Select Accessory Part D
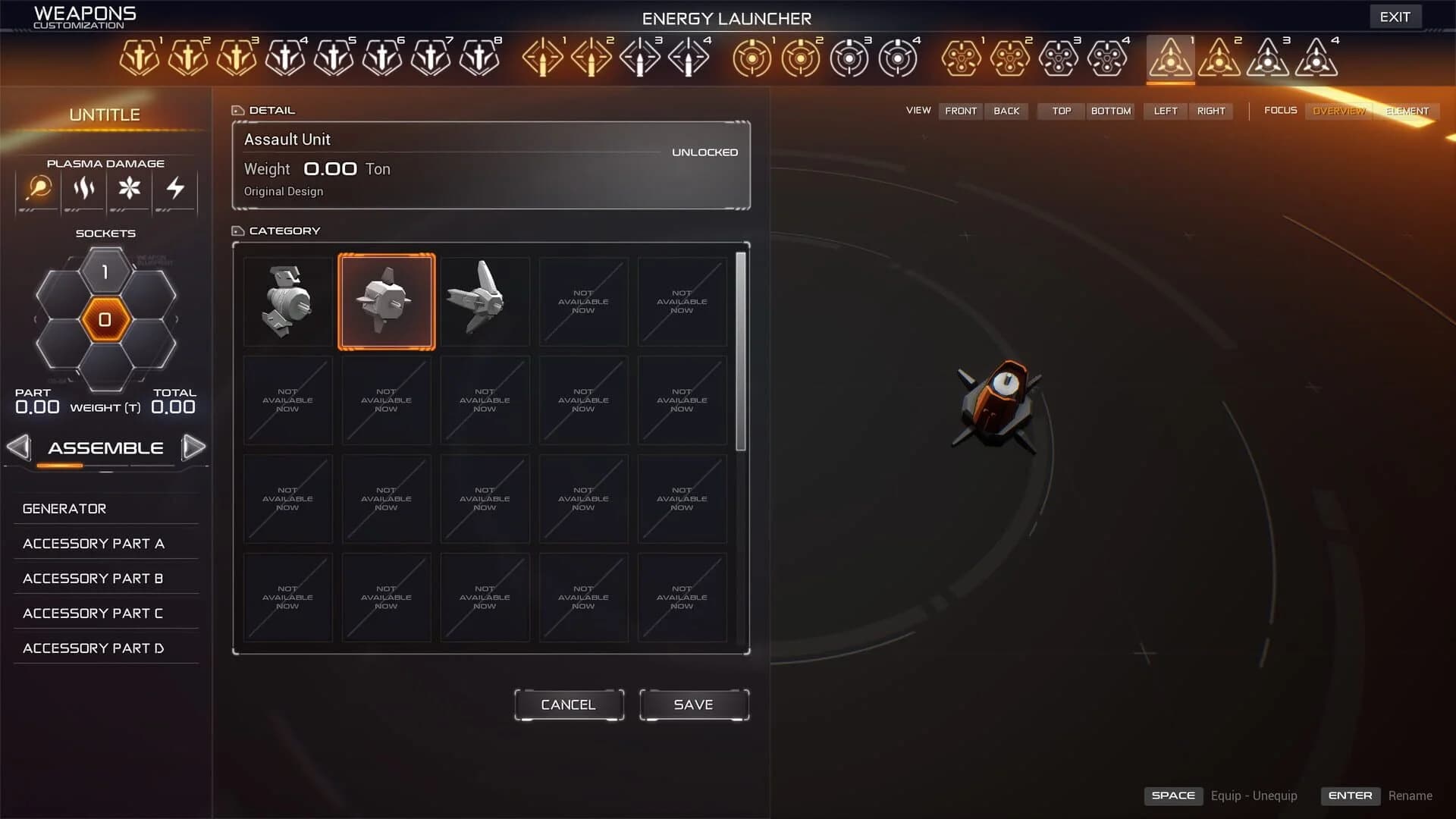 click(94, 648)
